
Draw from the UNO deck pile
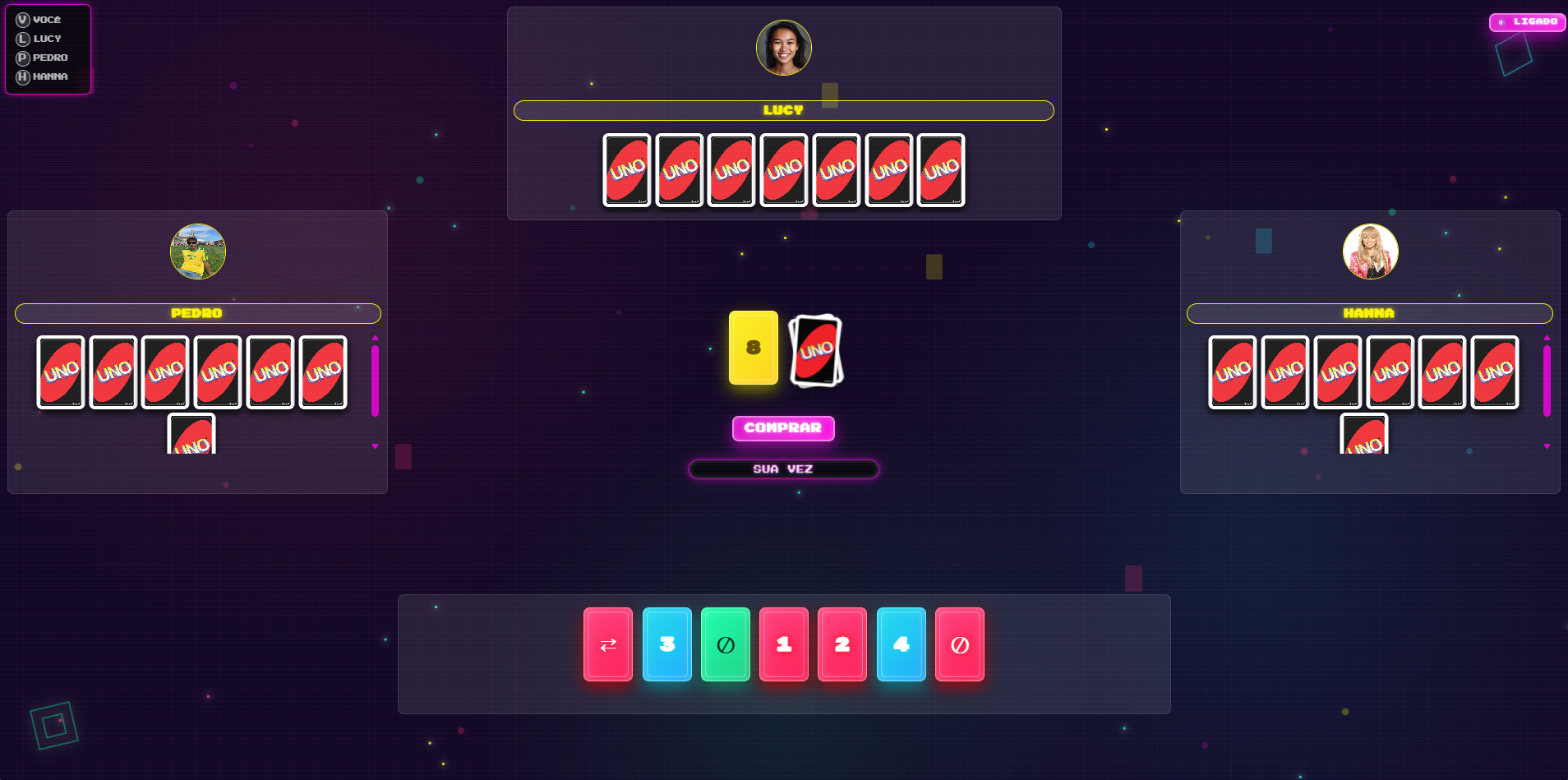point(816,349)
